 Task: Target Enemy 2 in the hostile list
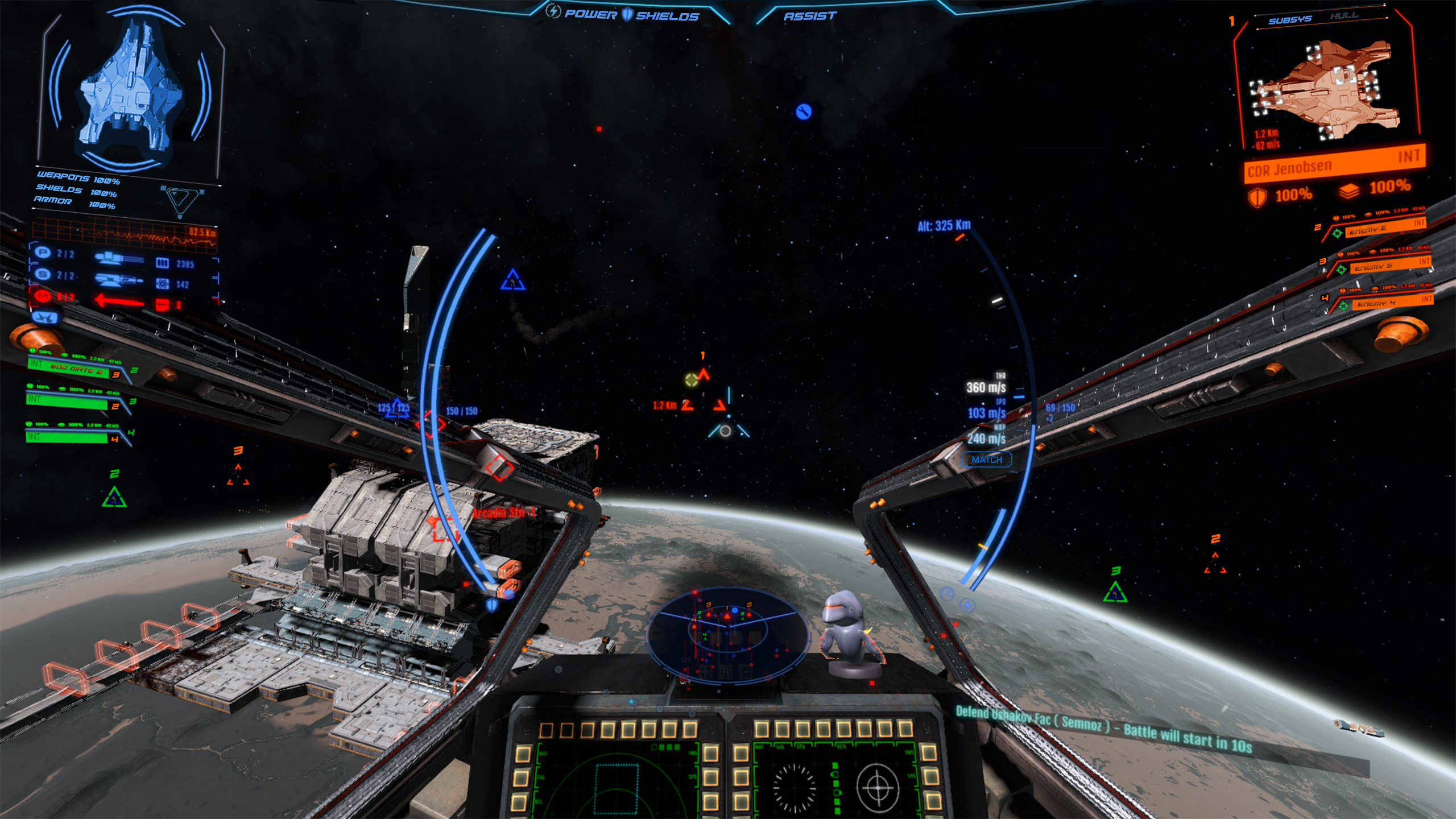tap(1376, 229)
